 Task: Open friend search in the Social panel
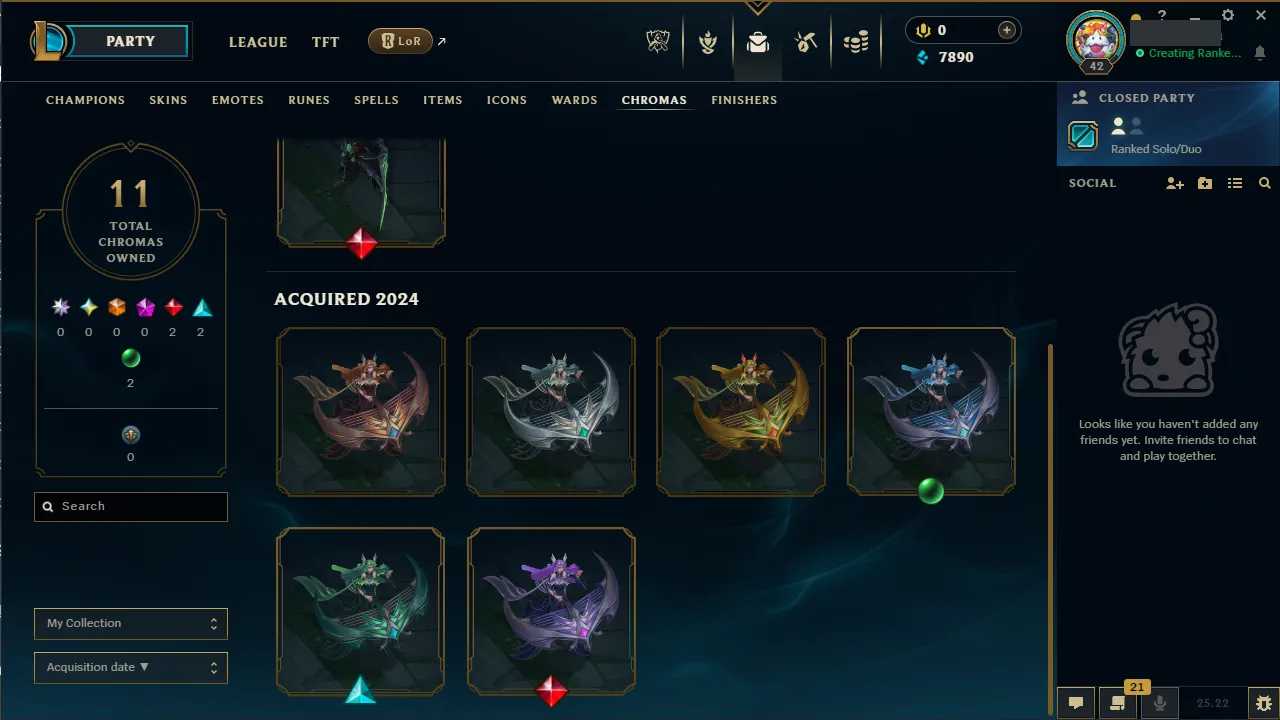(x=1264, y=183)
